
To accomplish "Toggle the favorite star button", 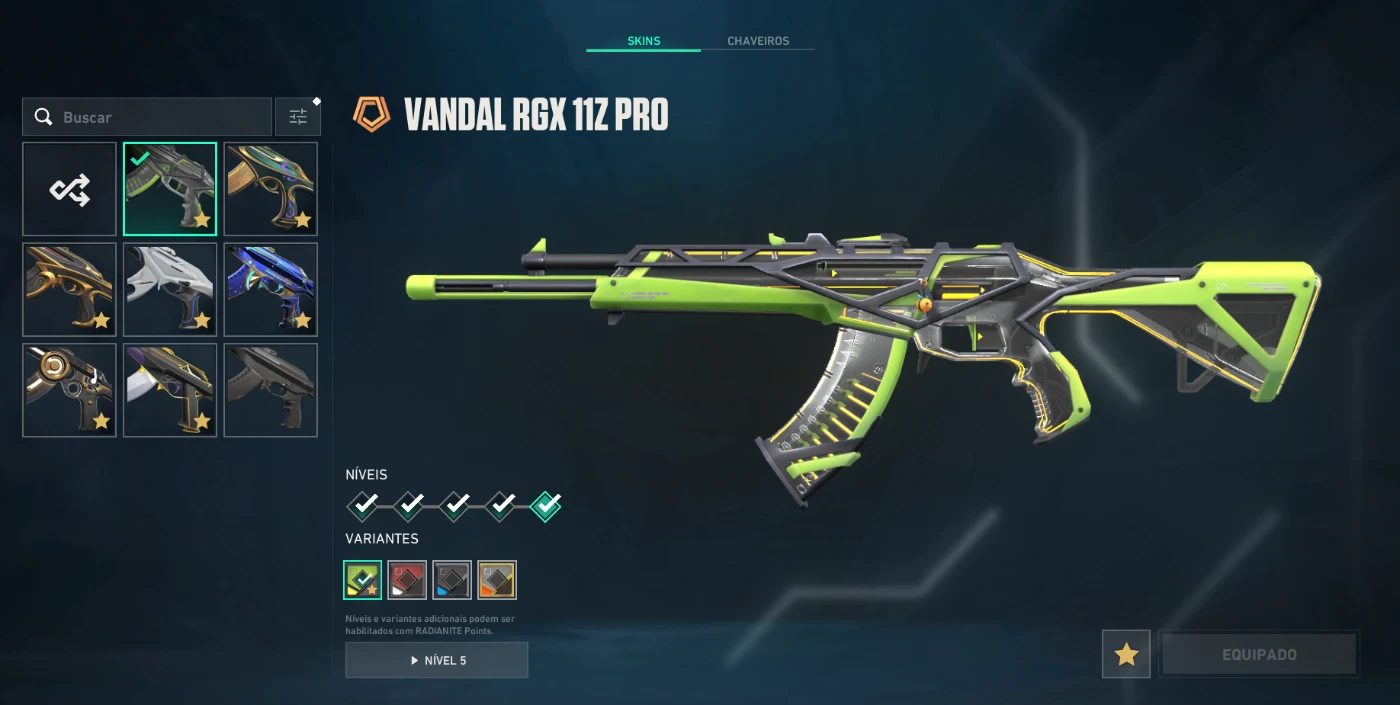I will [1126, 655].
